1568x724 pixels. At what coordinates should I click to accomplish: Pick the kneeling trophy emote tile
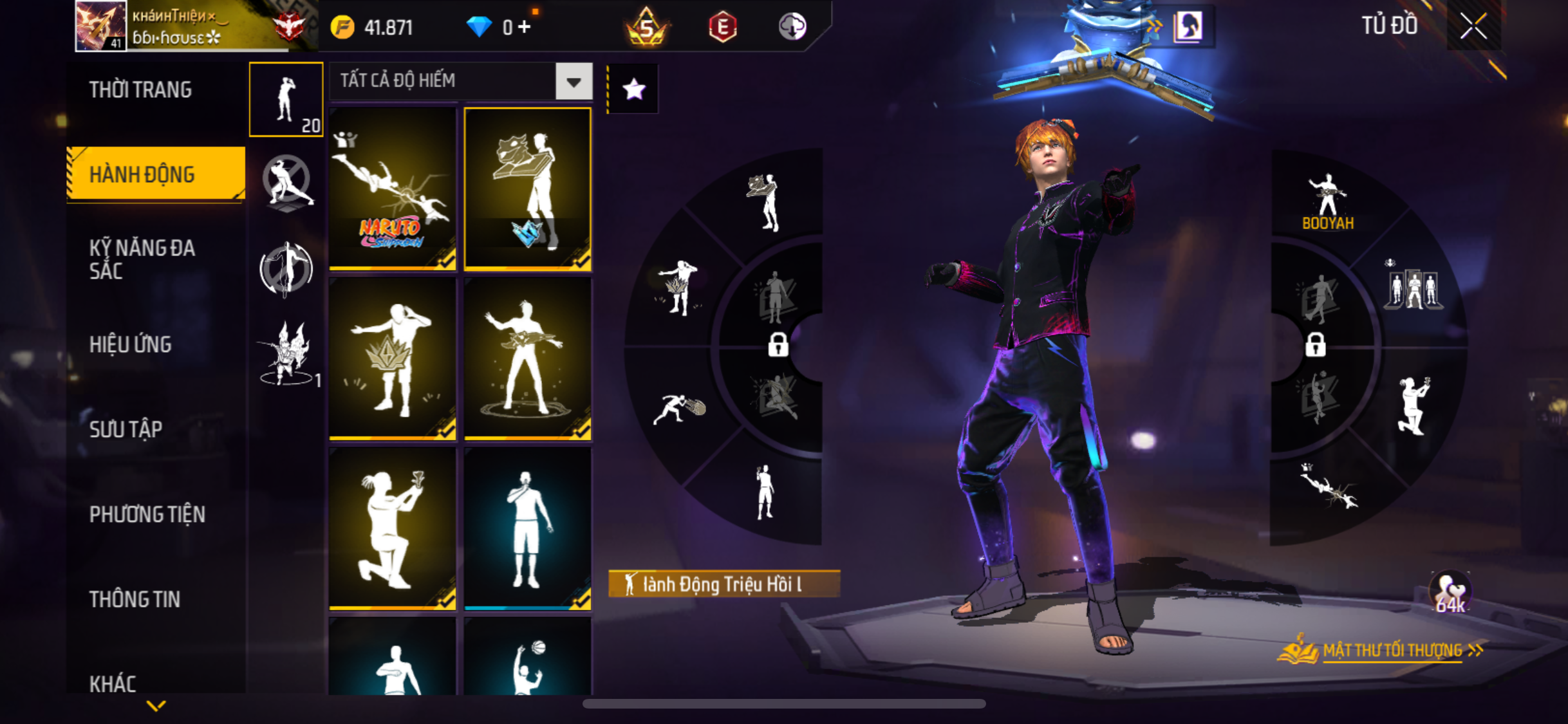(x=393, y=528)
